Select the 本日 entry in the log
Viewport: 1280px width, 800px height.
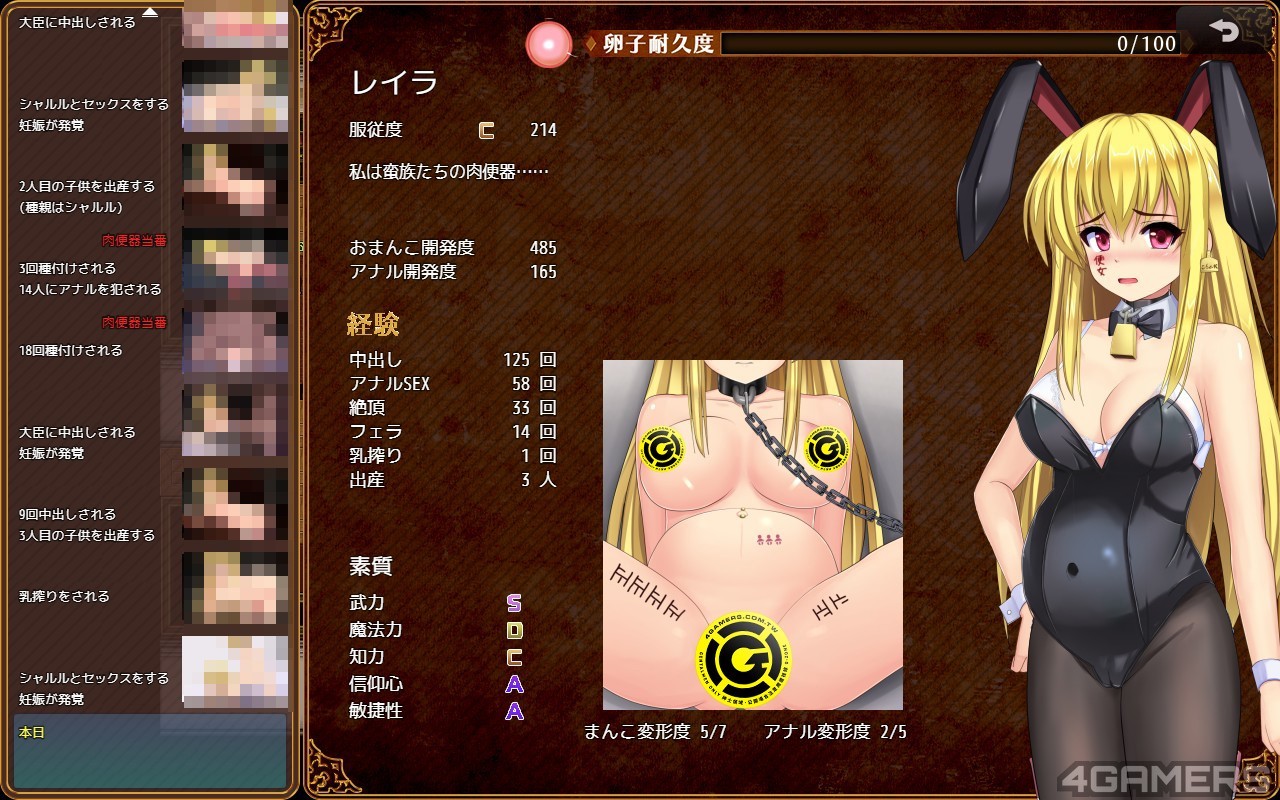pos(150,750)
